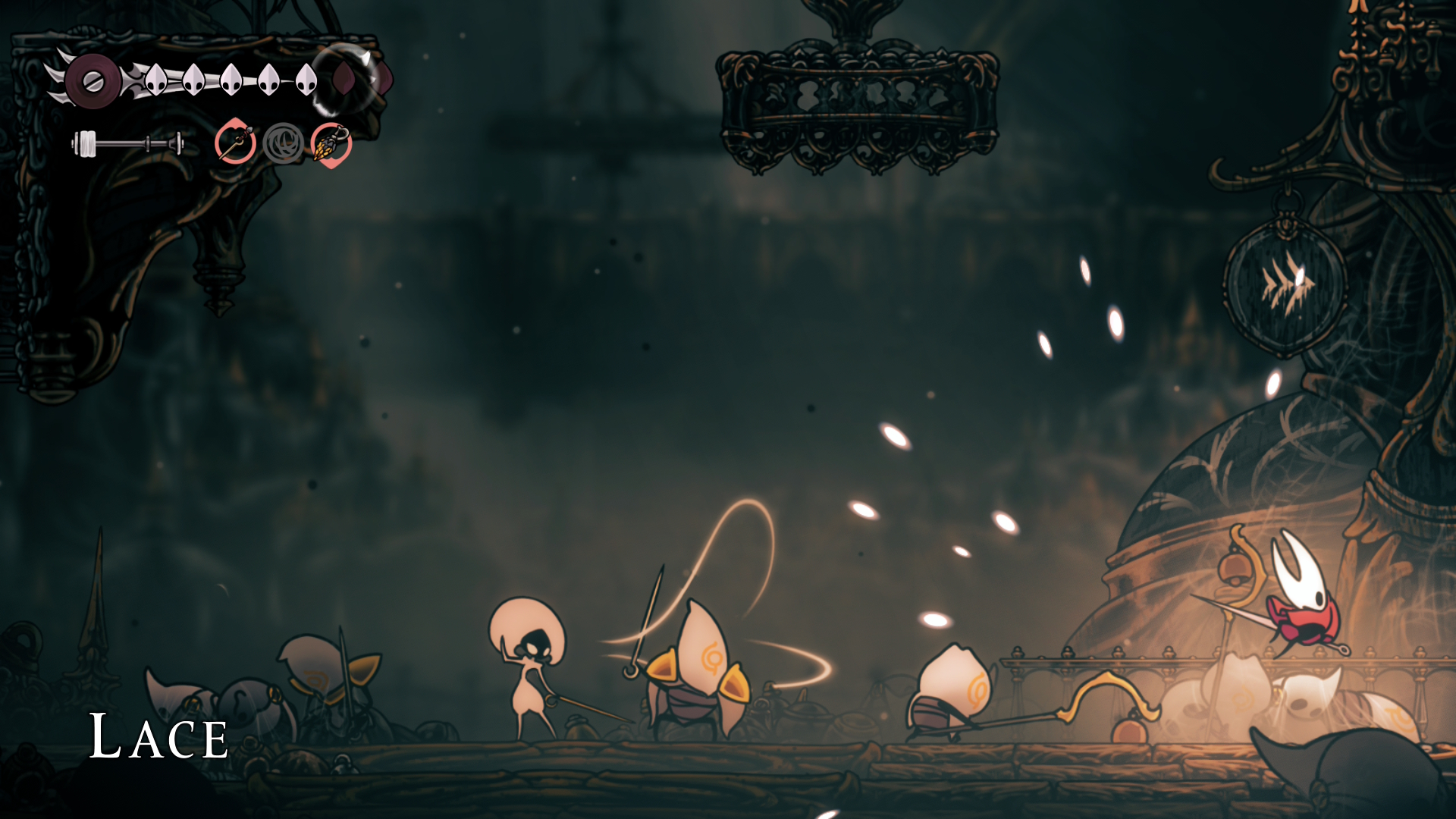This screenshot has height=819, width=1456.
Task: Click the horizontal needle gauge bar
Action: (128, 143)
